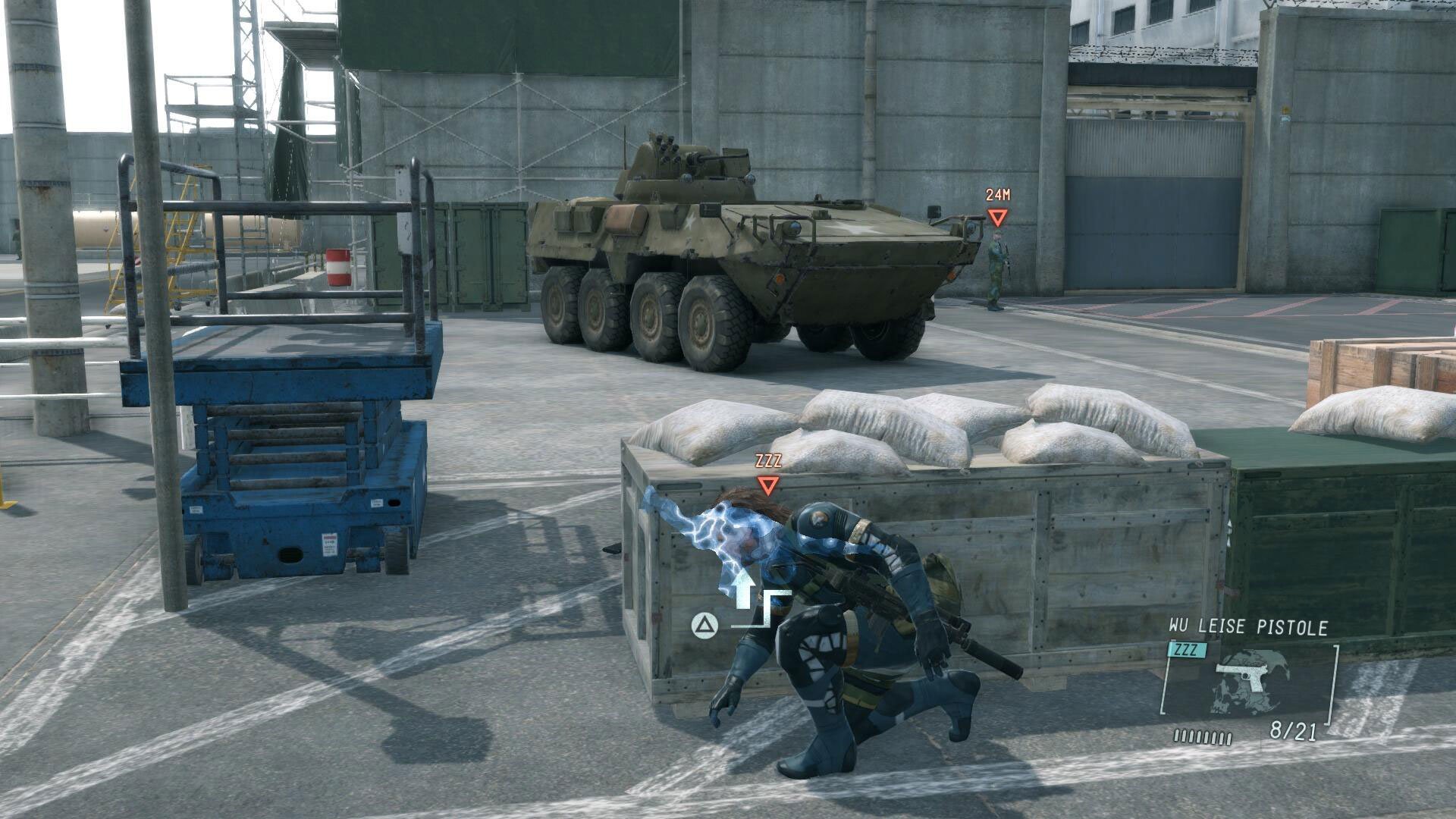Click the 24M enemy distance marker
This screenshot has width=1456, height=819.
click(x=997, y=196)
